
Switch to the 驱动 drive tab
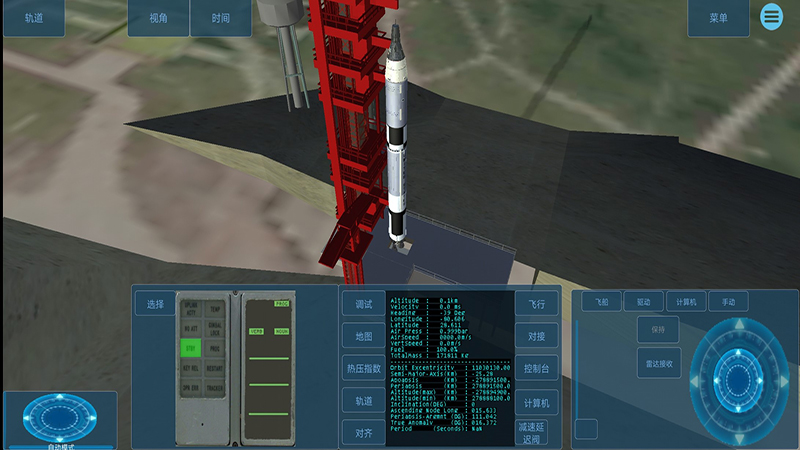click(x=643, y=301)
